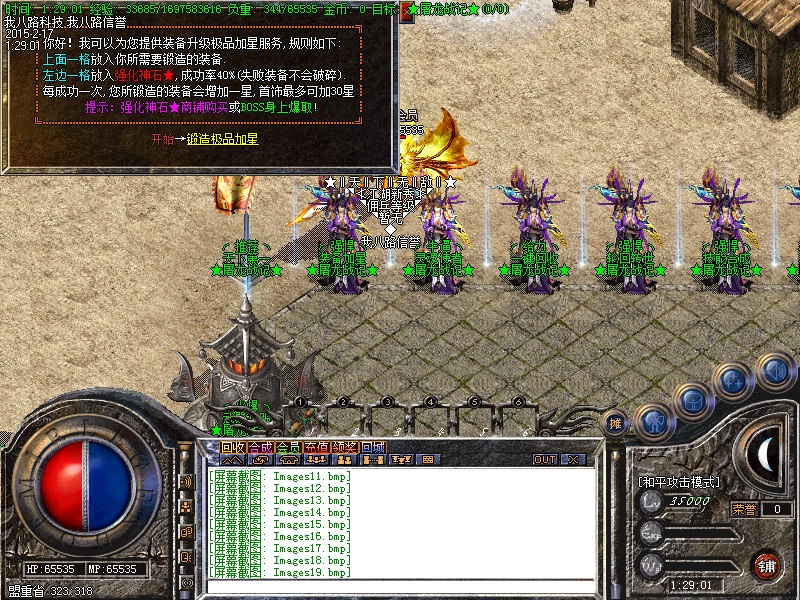Start forging via the 锻造极品加星 link

222,140
